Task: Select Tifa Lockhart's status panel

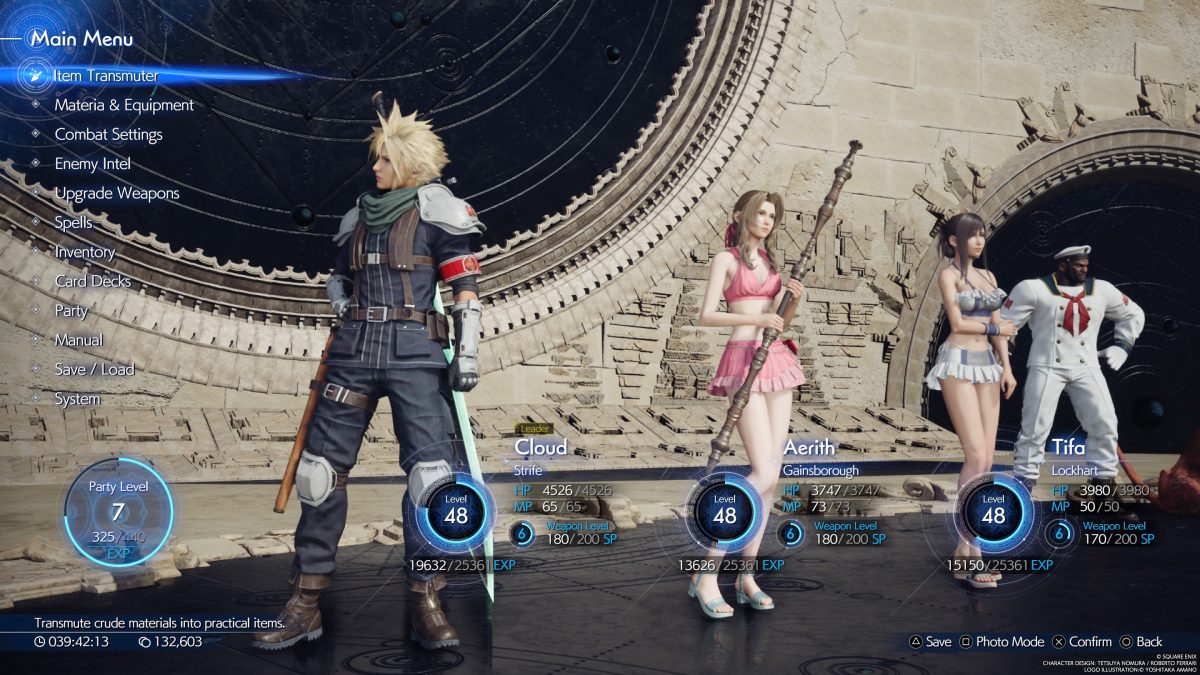Action: (x=1060, y=500)
